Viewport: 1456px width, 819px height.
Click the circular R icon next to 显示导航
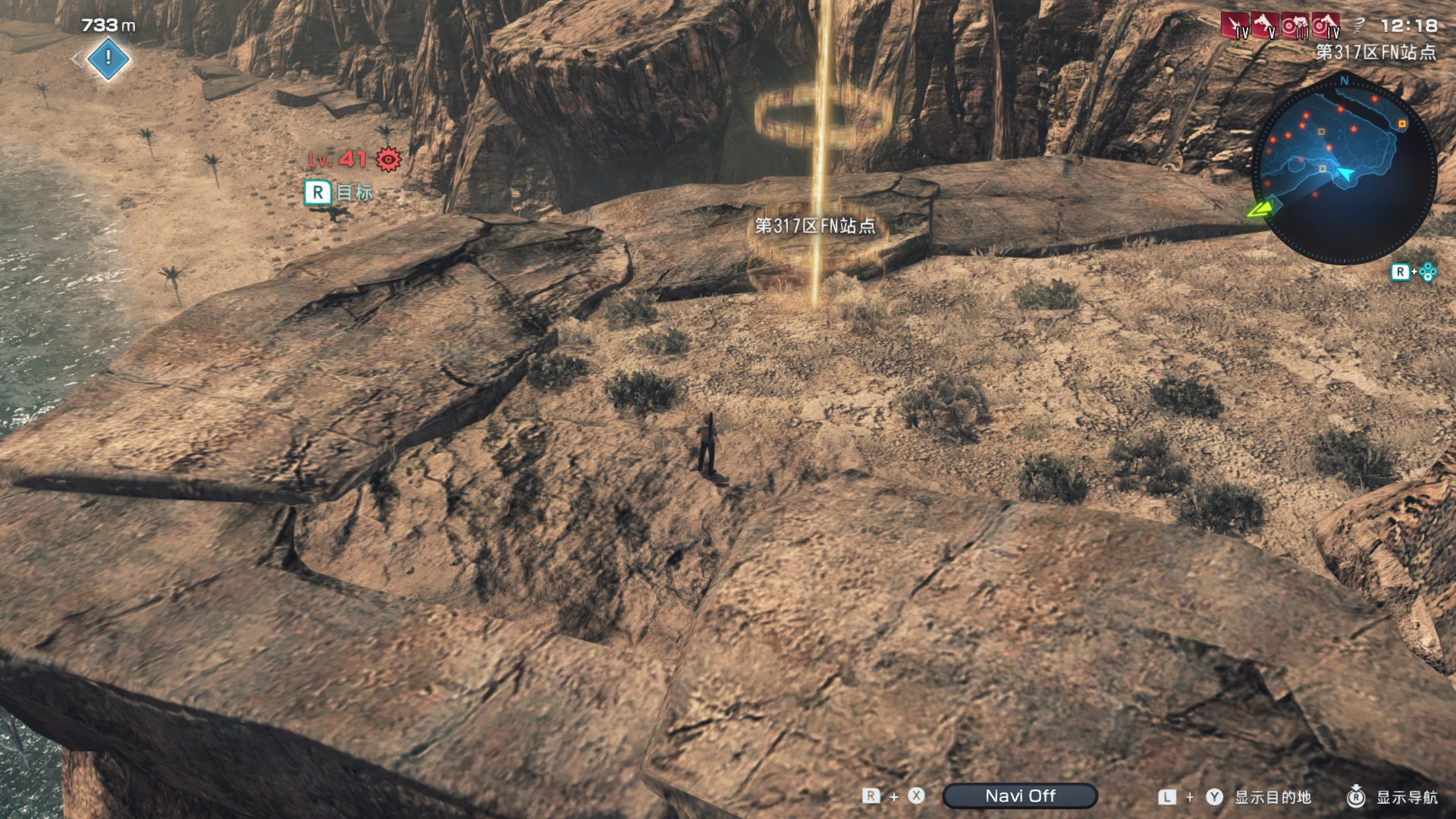[x=1357, y=797]
